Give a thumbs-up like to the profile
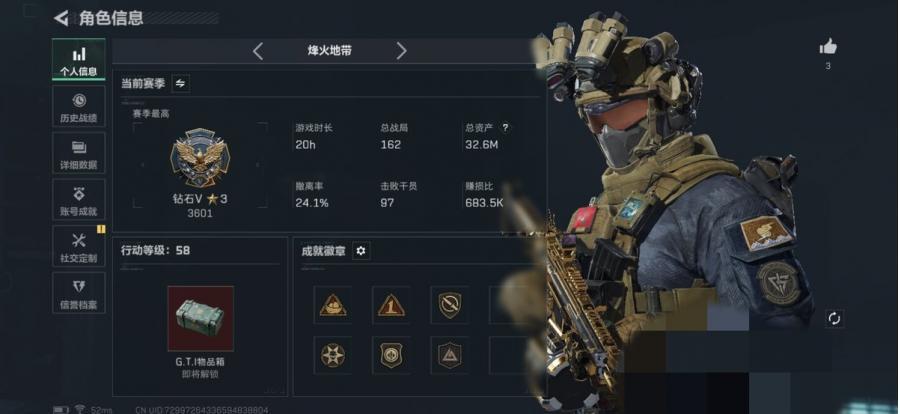 828,47
